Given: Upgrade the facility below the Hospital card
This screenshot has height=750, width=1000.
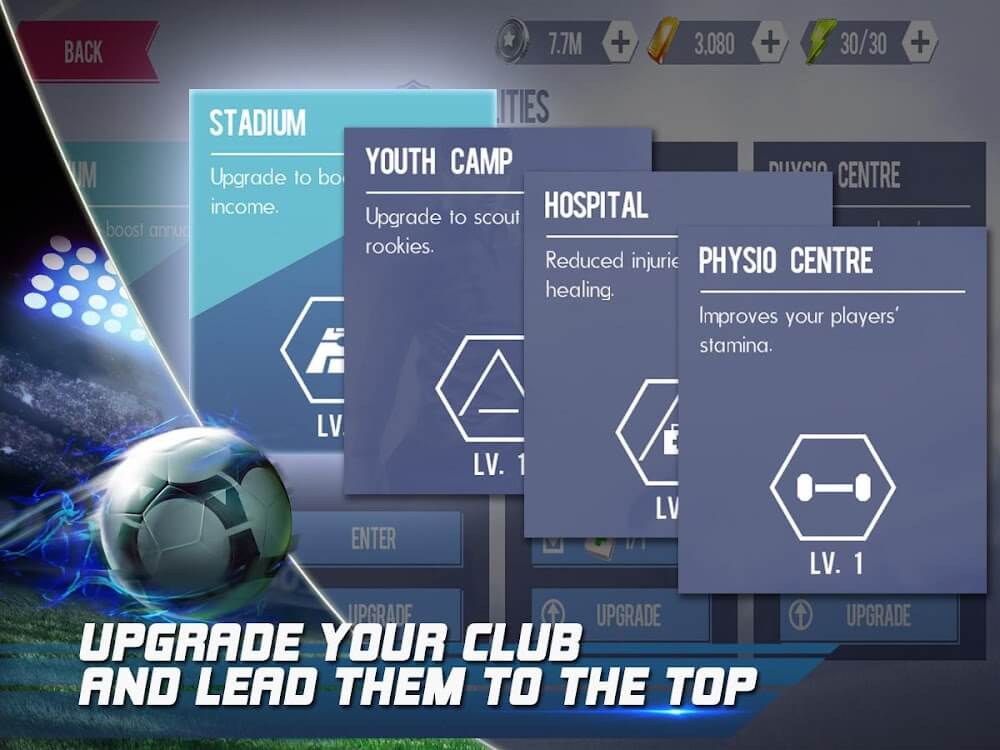Looking at the screenshot, I should 620,614.
